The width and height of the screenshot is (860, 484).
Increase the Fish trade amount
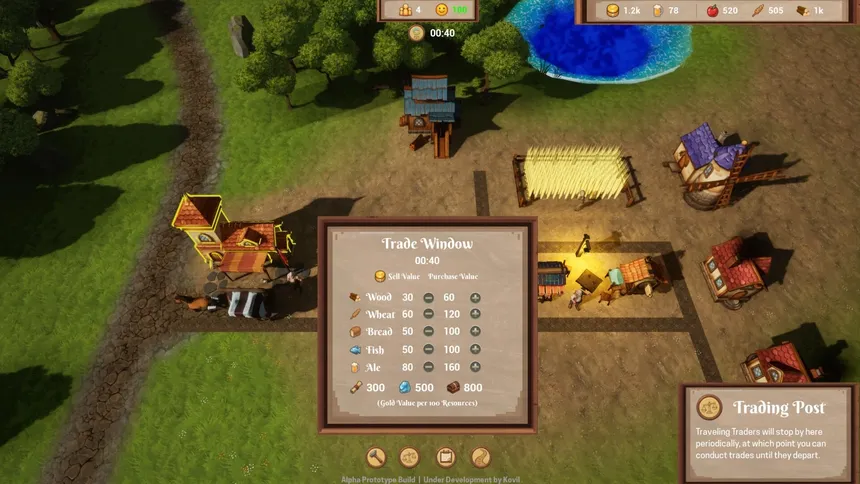coord(475,349)
